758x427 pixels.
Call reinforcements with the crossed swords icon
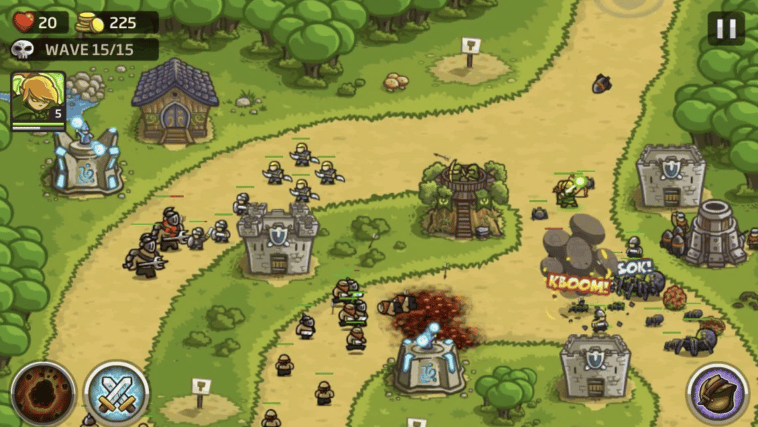pyautogui.click(x=116, y=393)
